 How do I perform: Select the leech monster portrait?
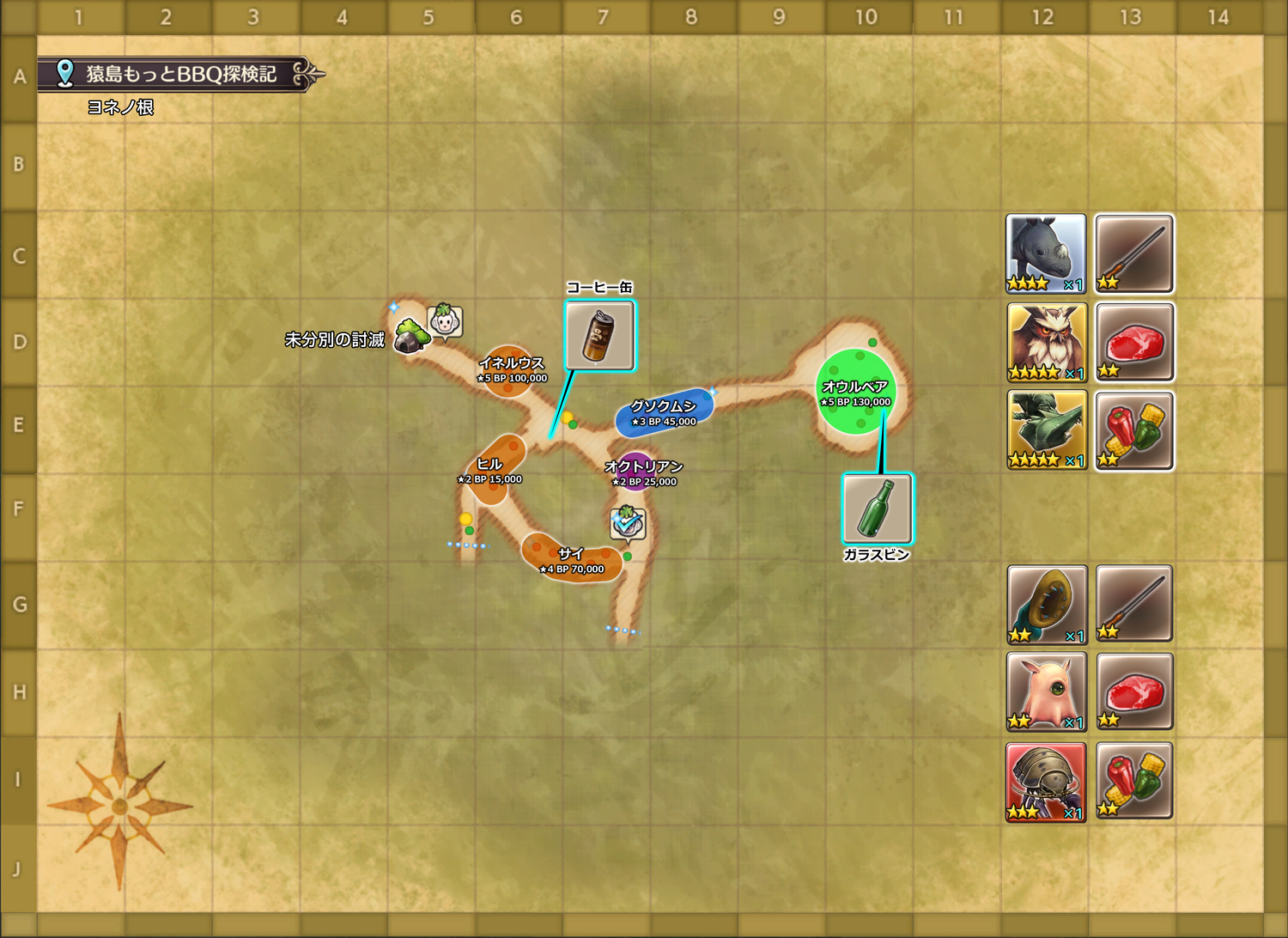(1046, 604)
